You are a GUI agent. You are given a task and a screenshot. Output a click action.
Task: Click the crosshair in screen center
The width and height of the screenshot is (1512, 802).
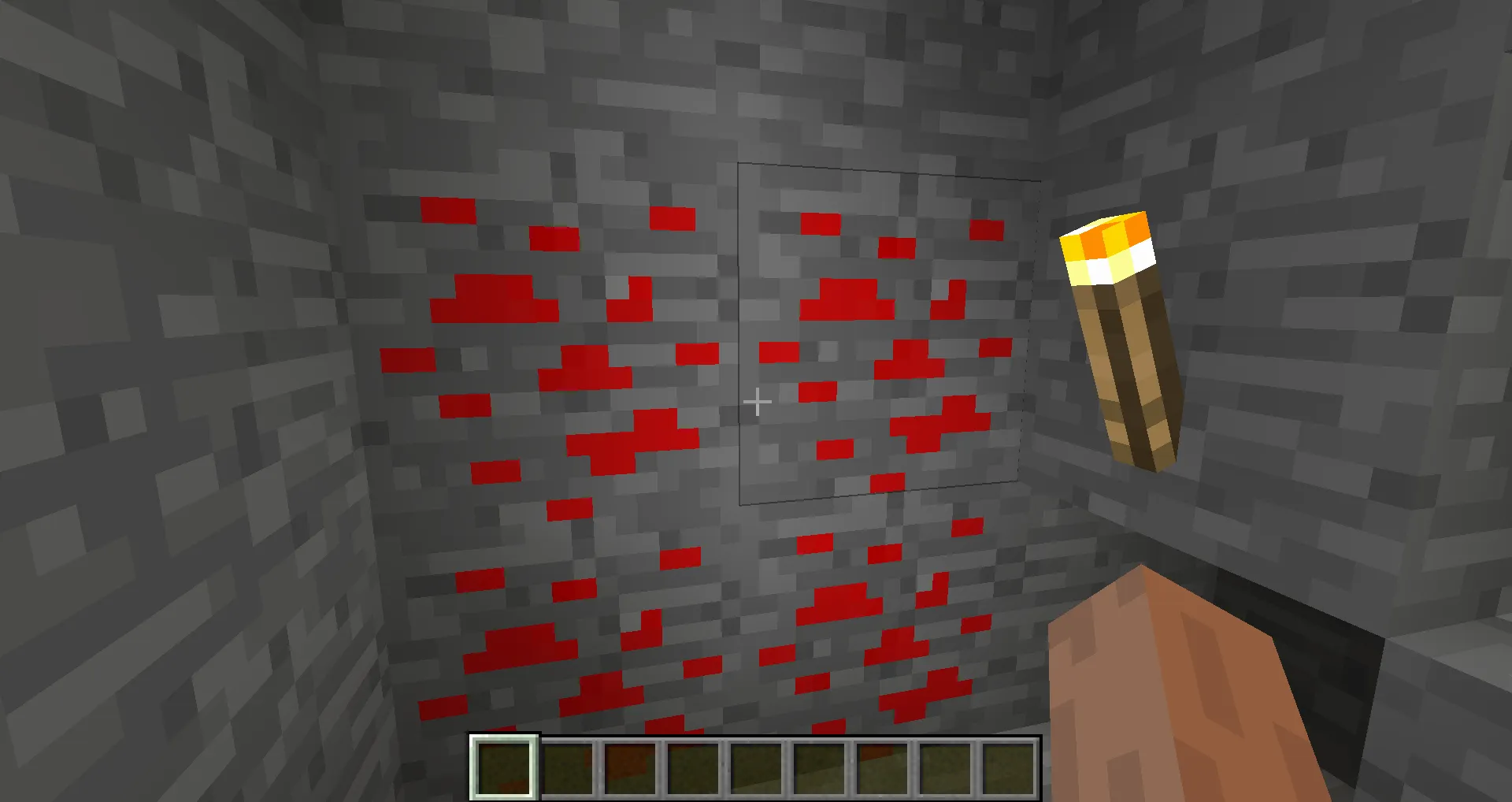coord(758,403)
